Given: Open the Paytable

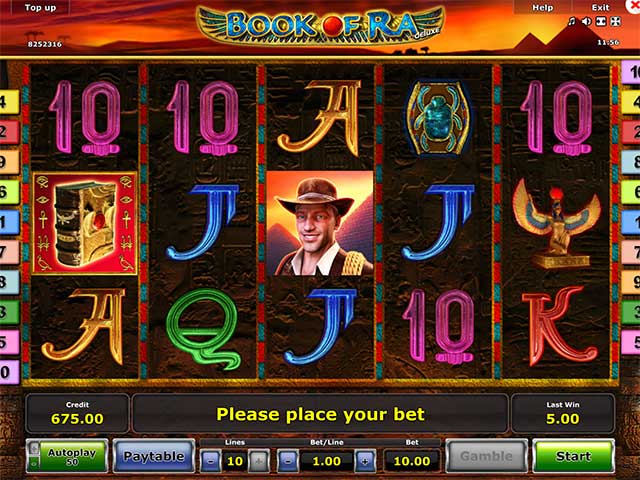Looking at the screenshot, I should [x=153, y=456].
